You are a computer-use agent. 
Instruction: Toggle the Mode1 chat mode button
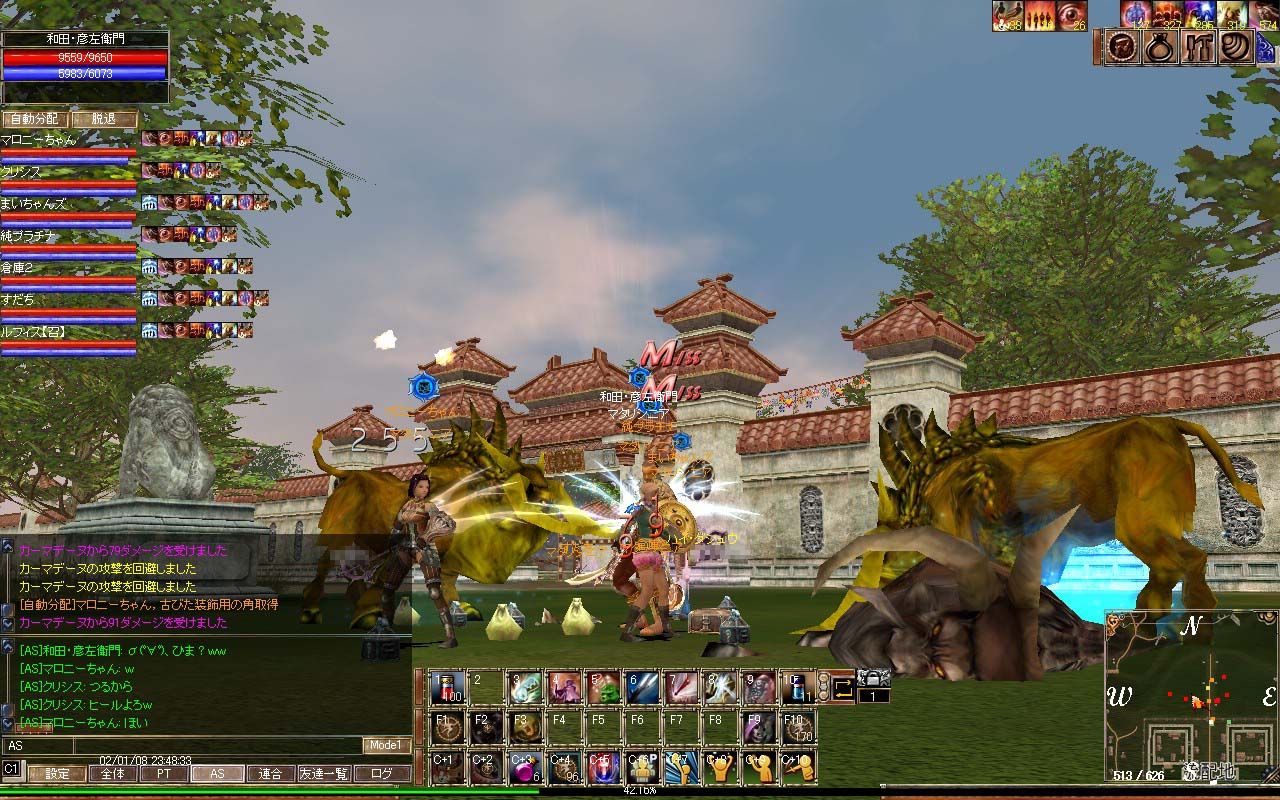click(x=386, y=745)
